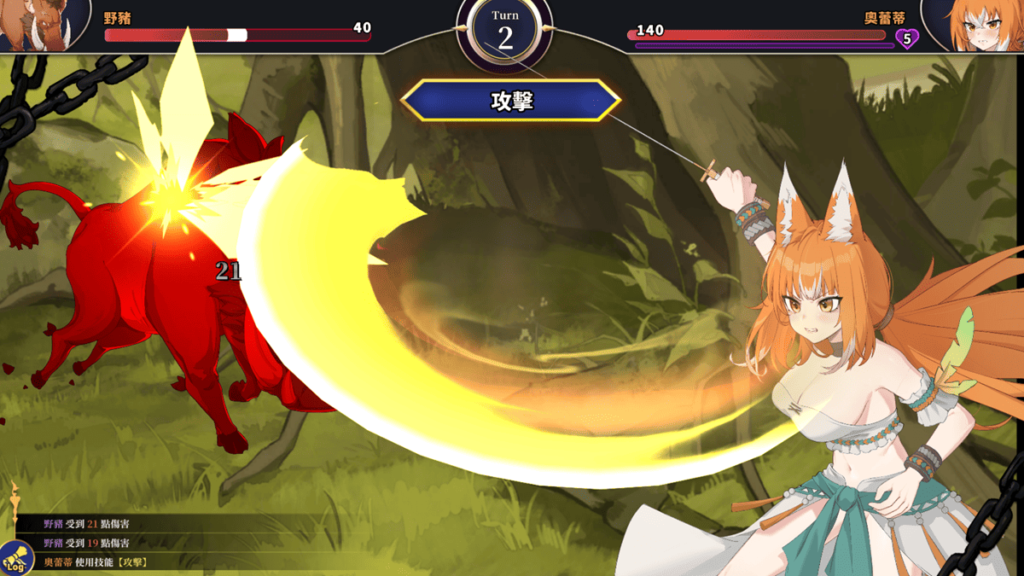Select the fox girl's character portrait
1024x576 pixels.
[978, 24]
